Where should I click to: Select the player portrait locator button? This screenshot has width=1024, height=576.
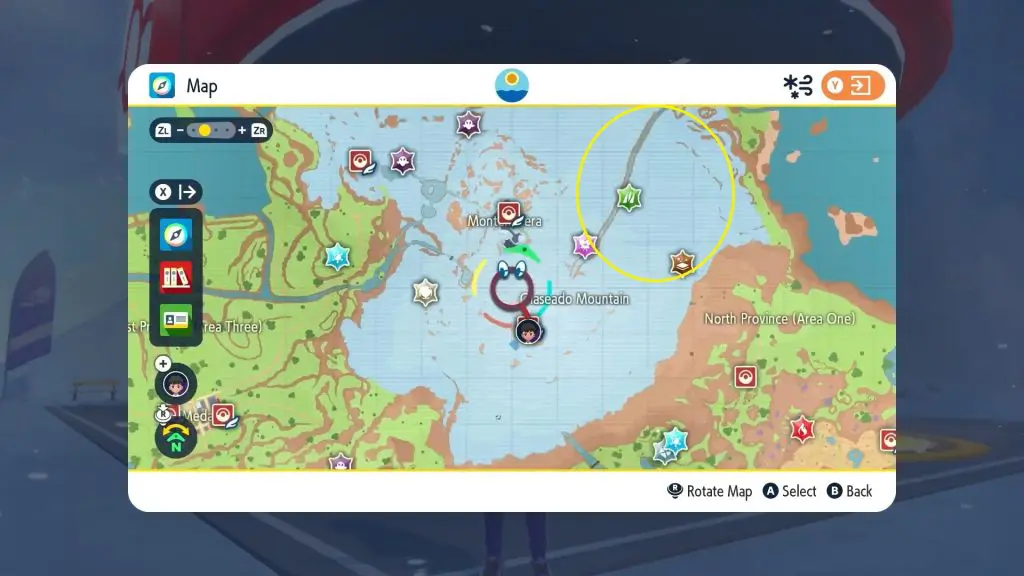point(176,384)
